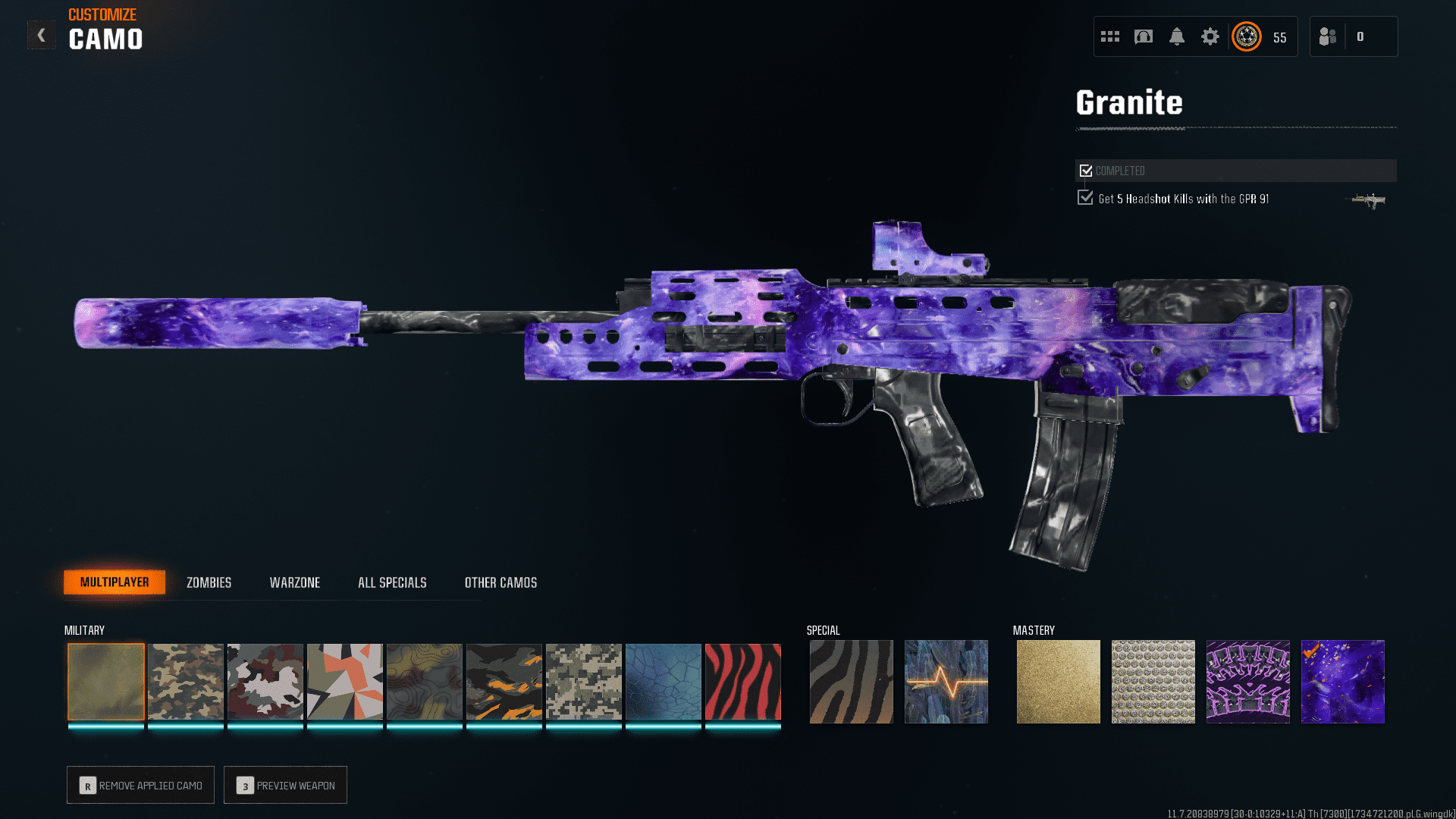The image size is (1456, 819).
Task: Open the Other Camos tab
Action: tap(500, 582)
